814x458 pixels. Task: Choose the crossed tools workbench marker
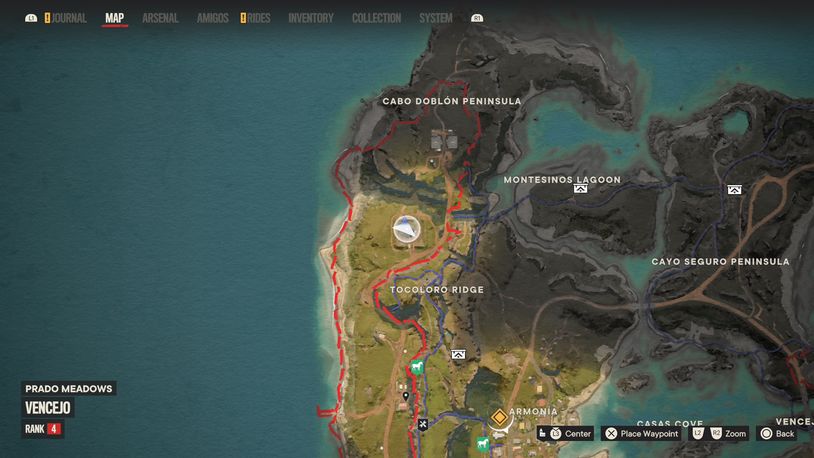click(x=423, y=424)
